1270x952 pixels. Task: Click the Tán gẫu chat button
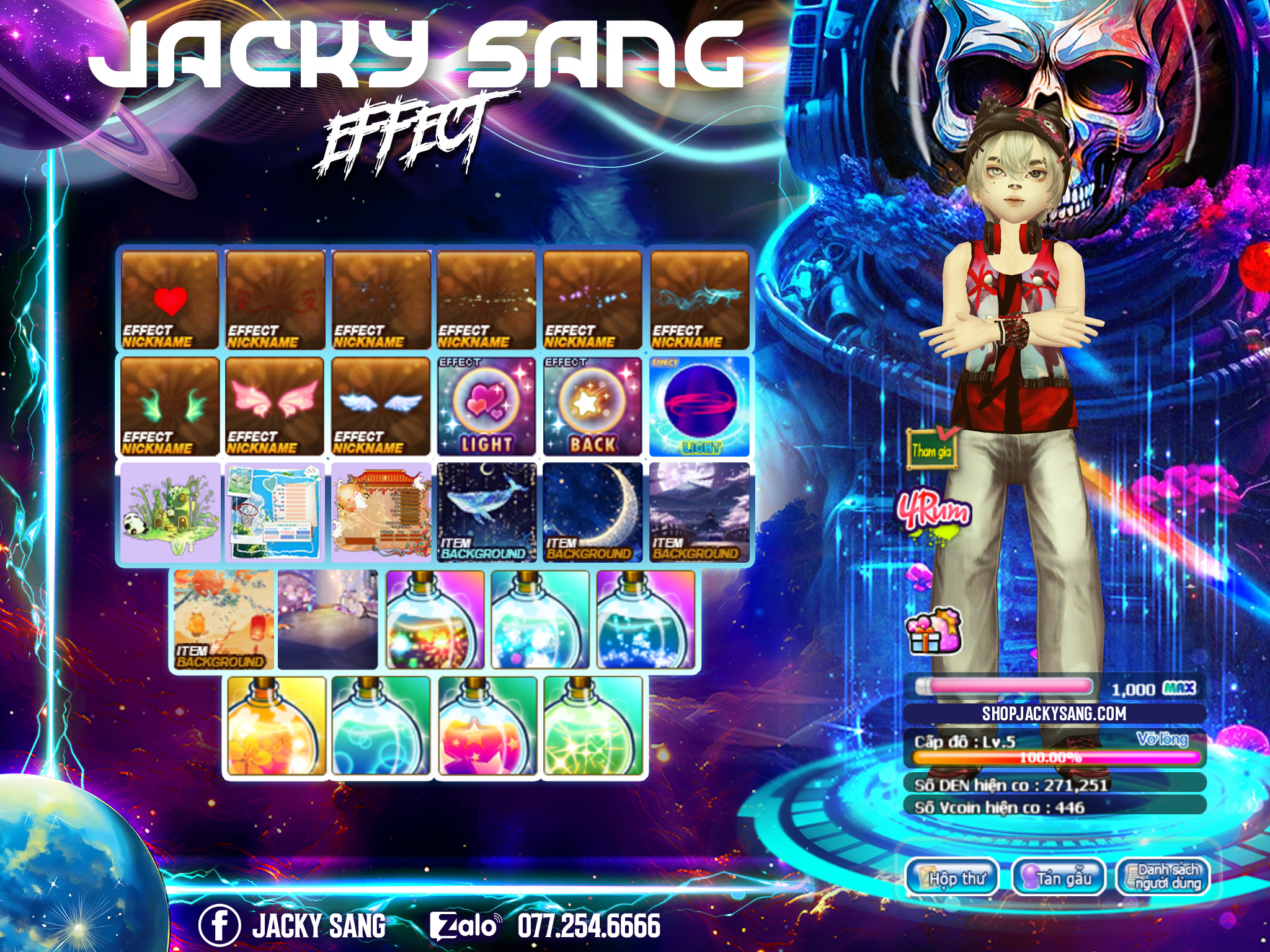pos(1059,877)
